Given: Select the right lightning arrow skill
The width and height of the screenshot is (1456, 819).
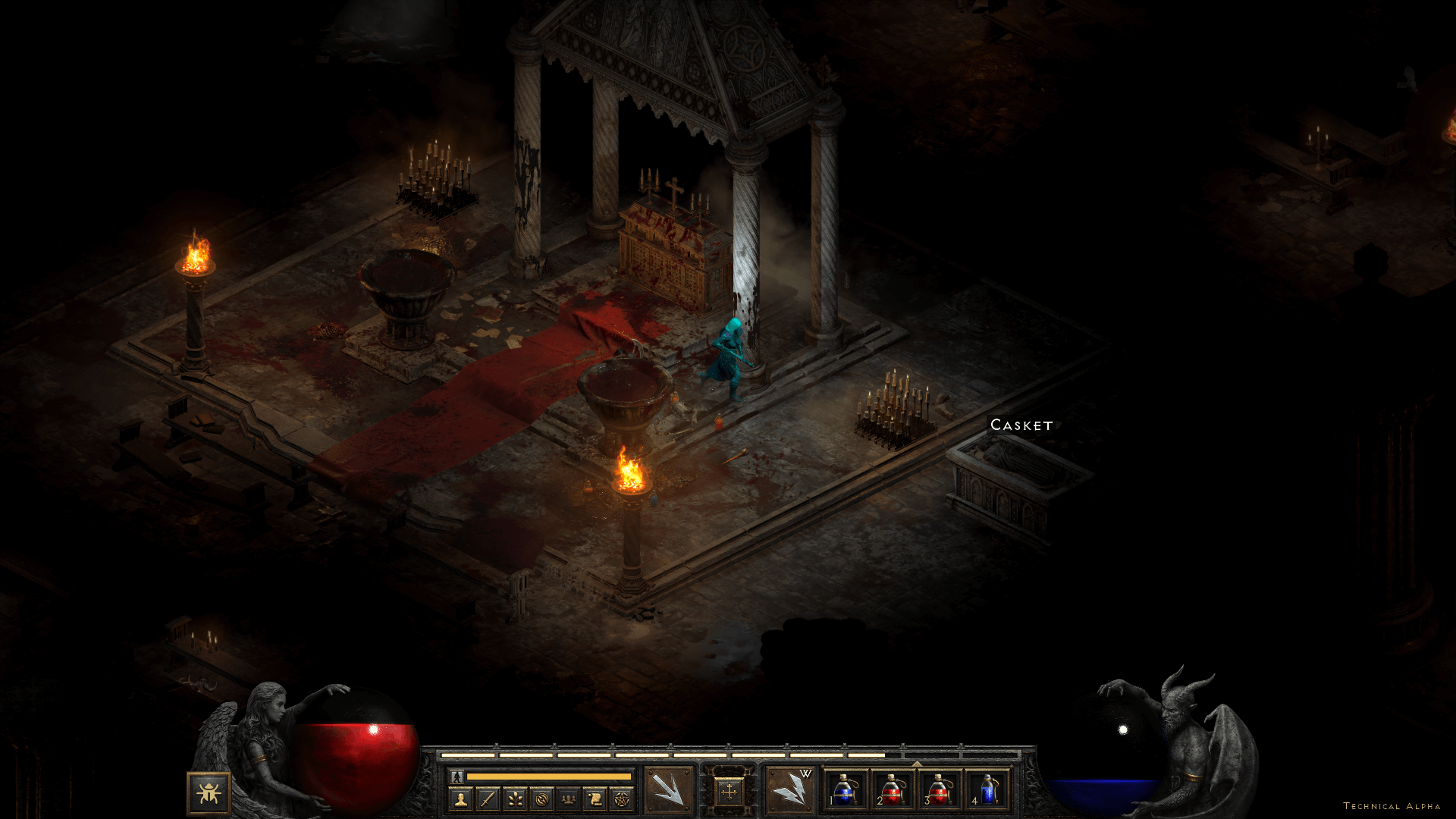Looking at the screenshot, I should pyautogui.click(x=789, y=790).
